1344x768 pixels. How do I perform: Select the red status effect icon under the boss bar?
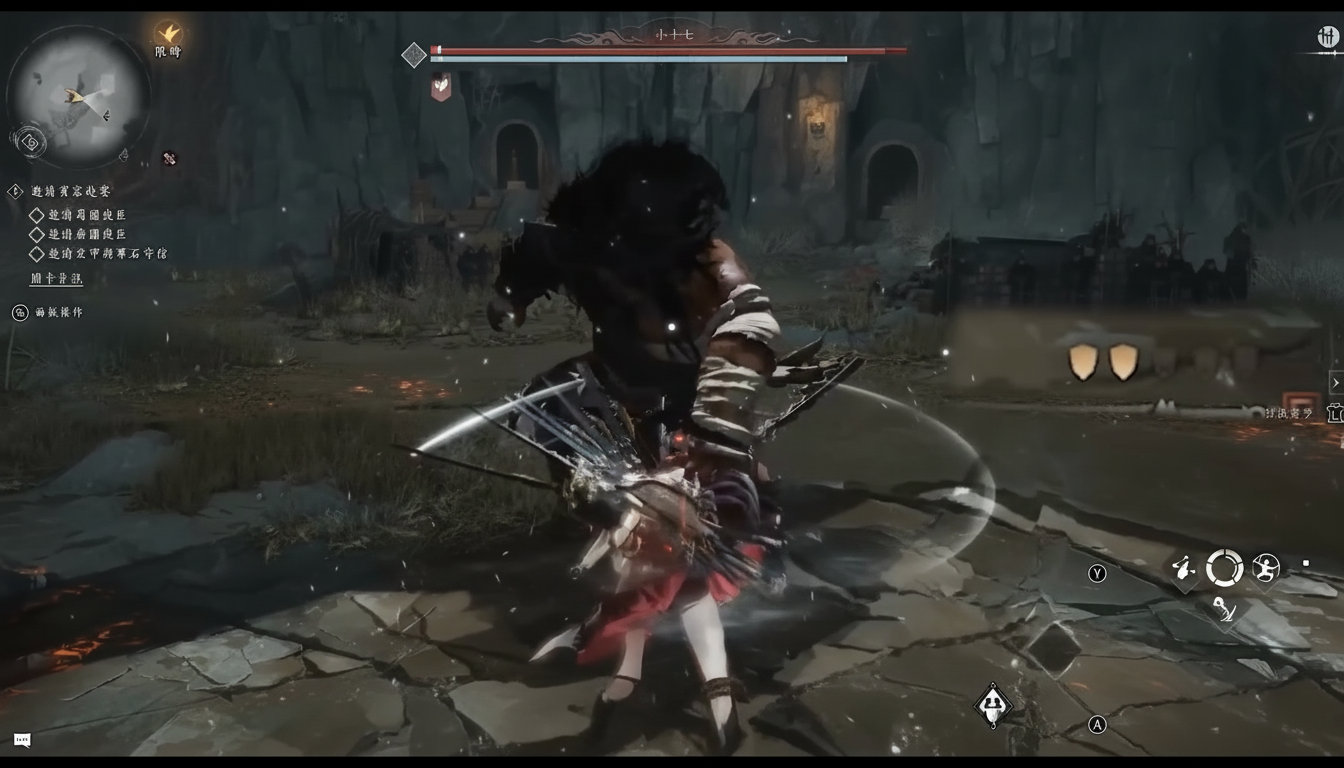point(440,86)
